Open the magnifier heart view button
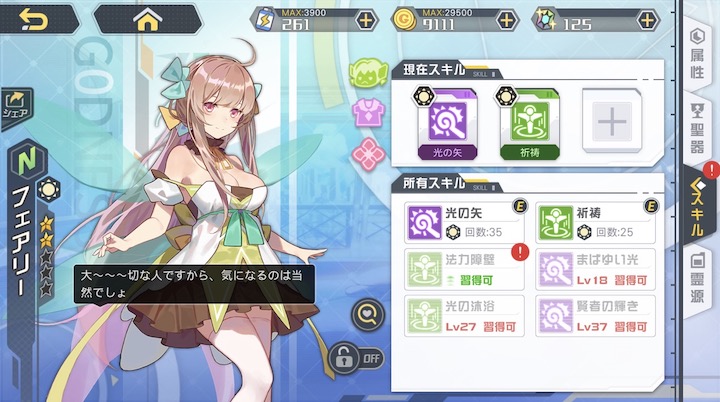Viewport: 720px width, 402px height. pos(367,315)
